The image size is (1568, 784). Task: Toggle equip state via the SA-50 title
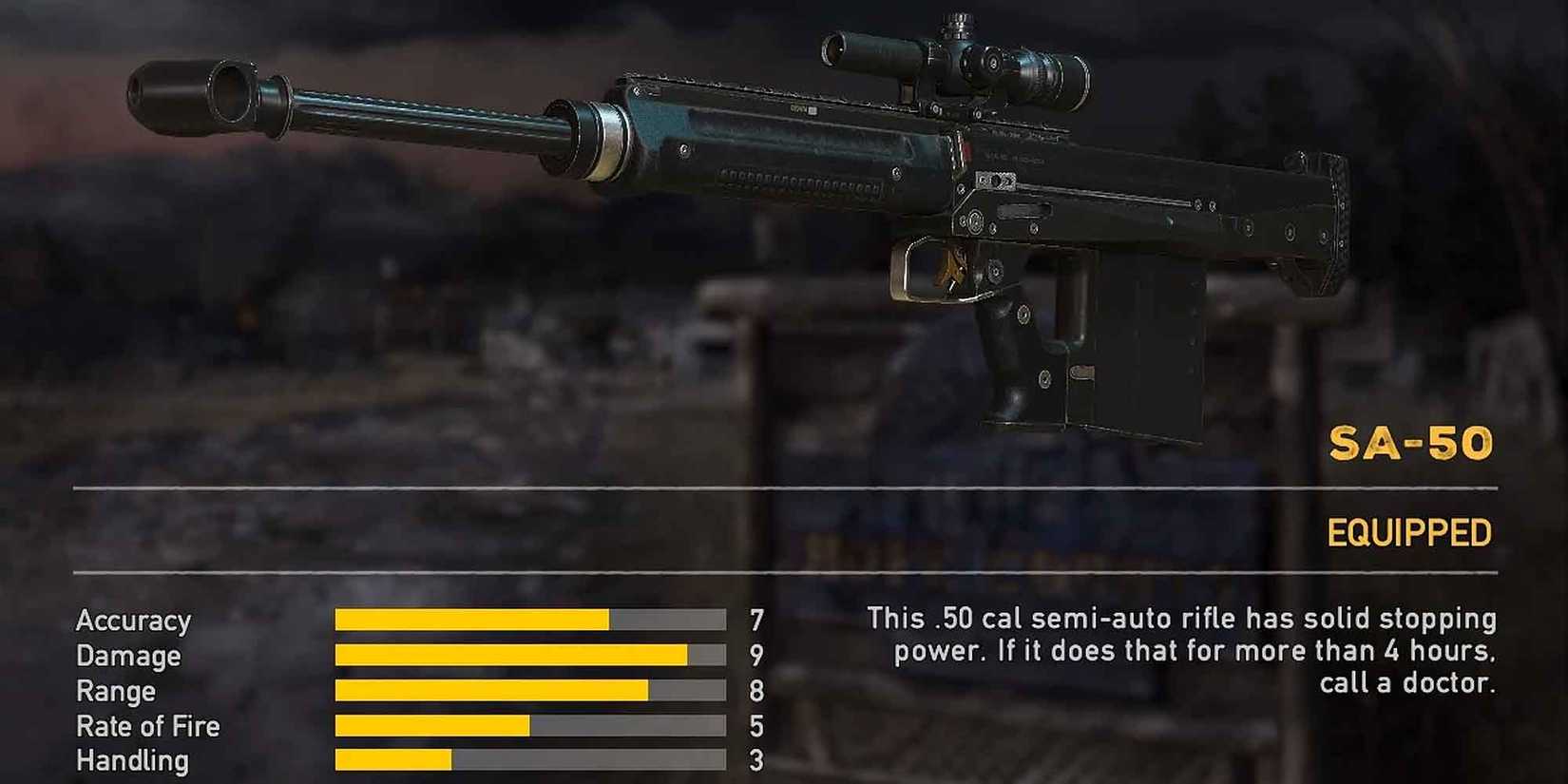(x=1413, y=442)
